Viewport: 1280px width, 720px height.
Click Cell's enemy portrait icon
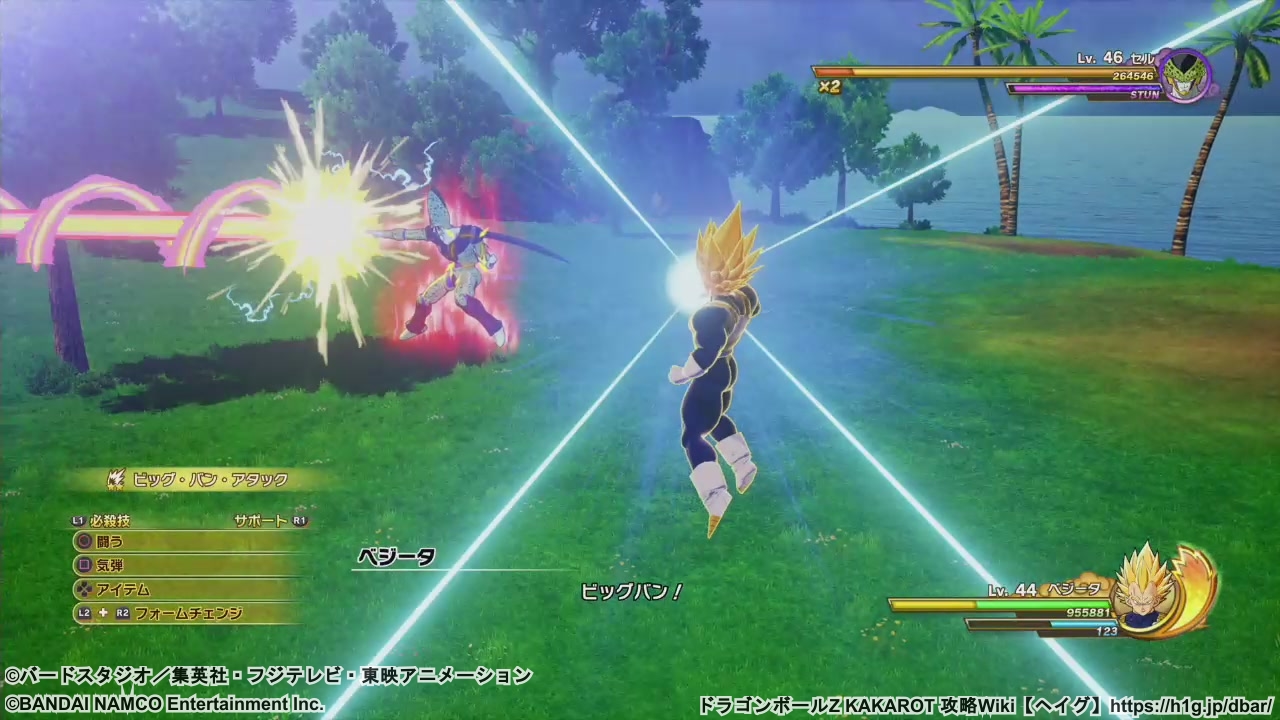pyautogui.click(x=1187, y=77)
